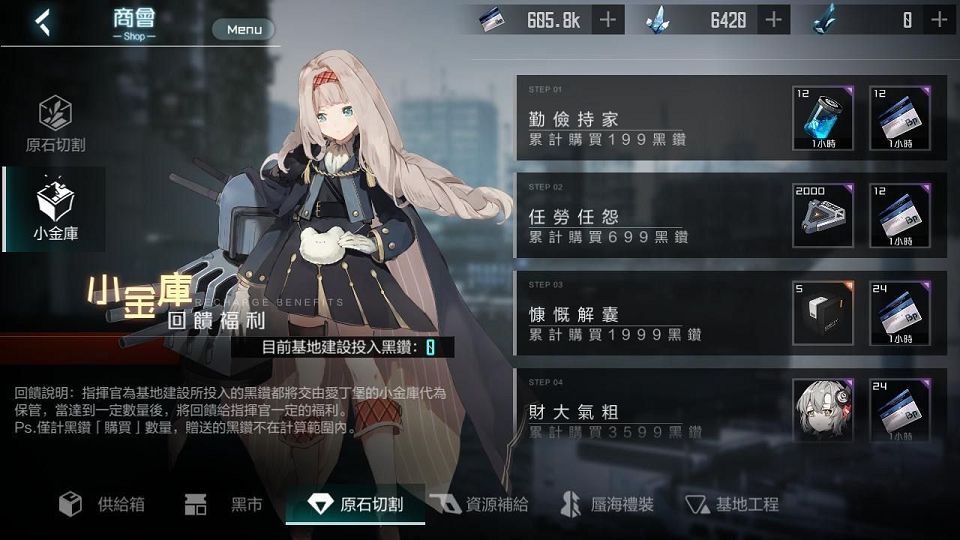Add black diamonds with the plus button
This screenshot has height=540, width=960.
[939, 19]
